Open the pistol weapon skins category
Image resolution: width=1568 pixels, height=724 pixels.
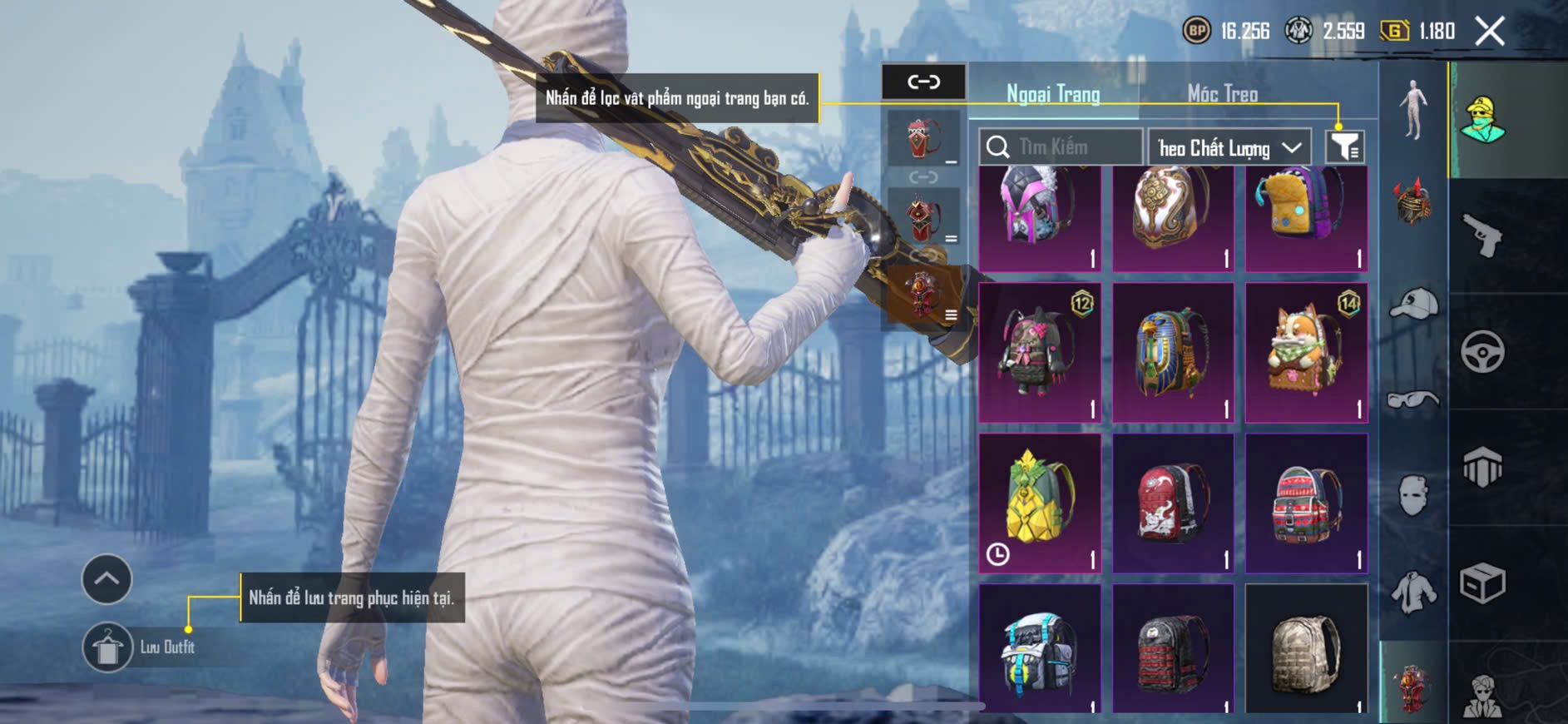[1482, 236]
